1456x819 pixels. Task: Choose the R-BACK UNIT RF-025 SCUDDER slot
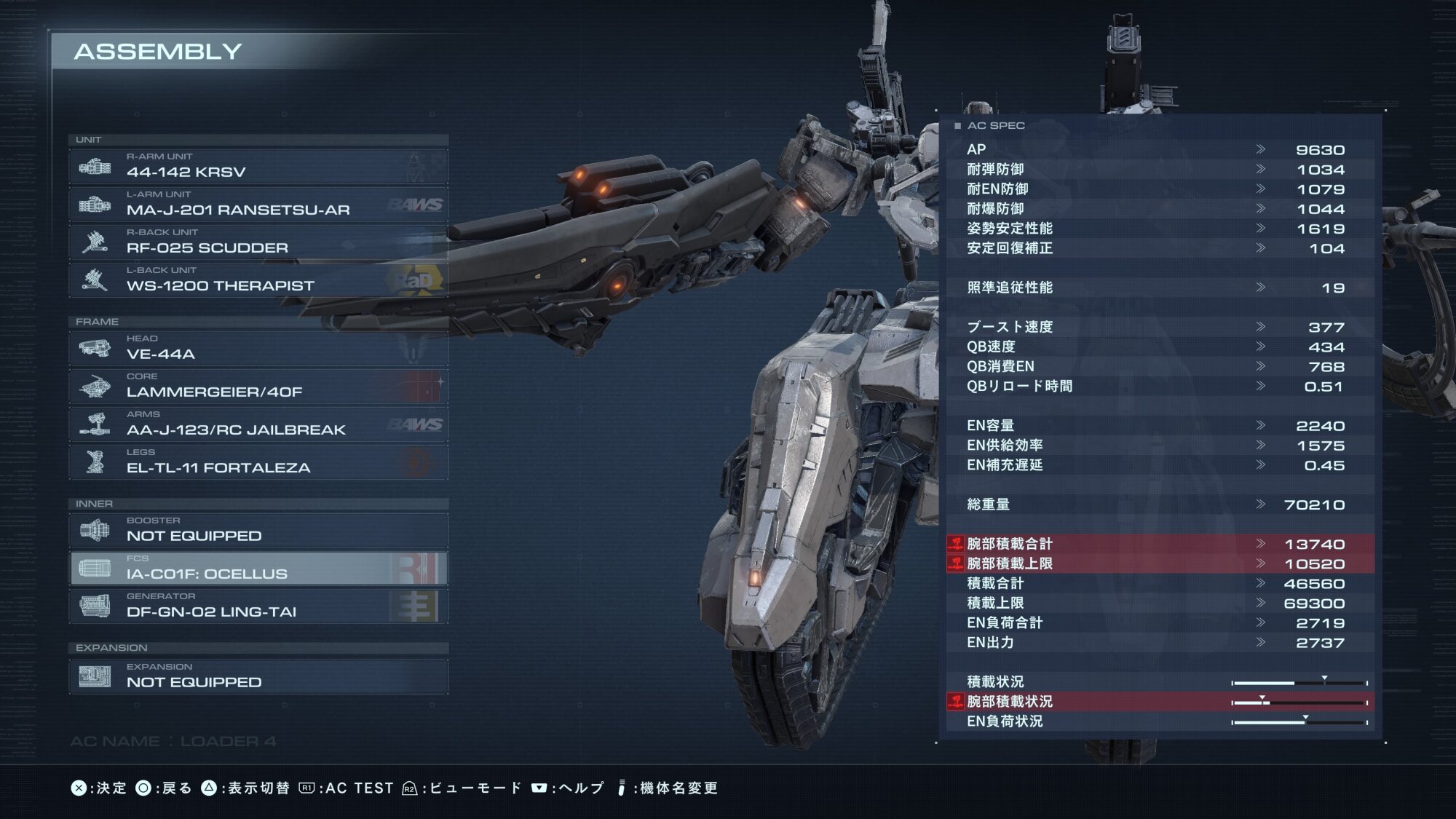pos(258,242)
